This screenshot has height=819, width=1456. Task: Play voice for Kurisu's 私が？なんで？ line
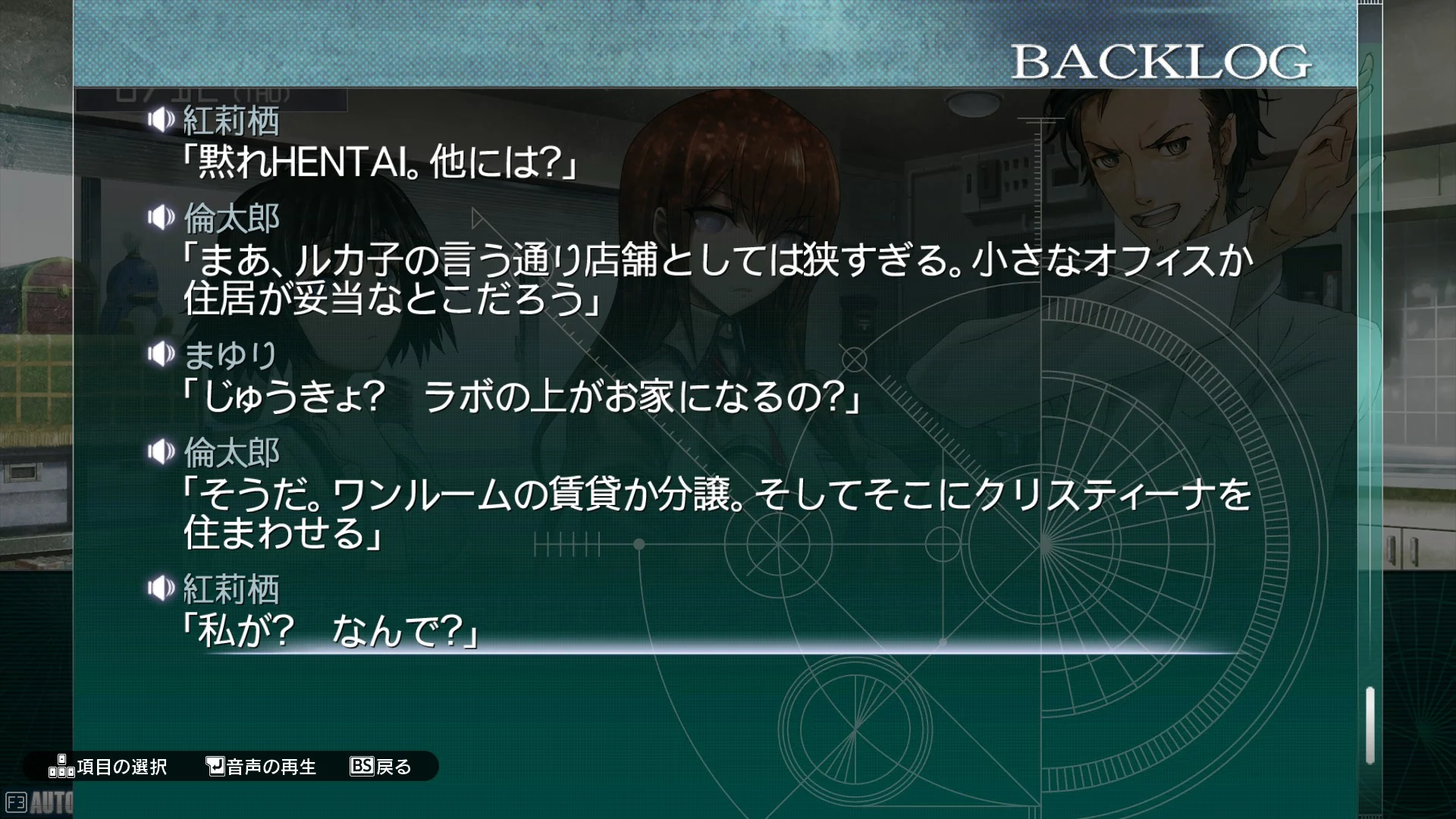(x=161, y=588)
